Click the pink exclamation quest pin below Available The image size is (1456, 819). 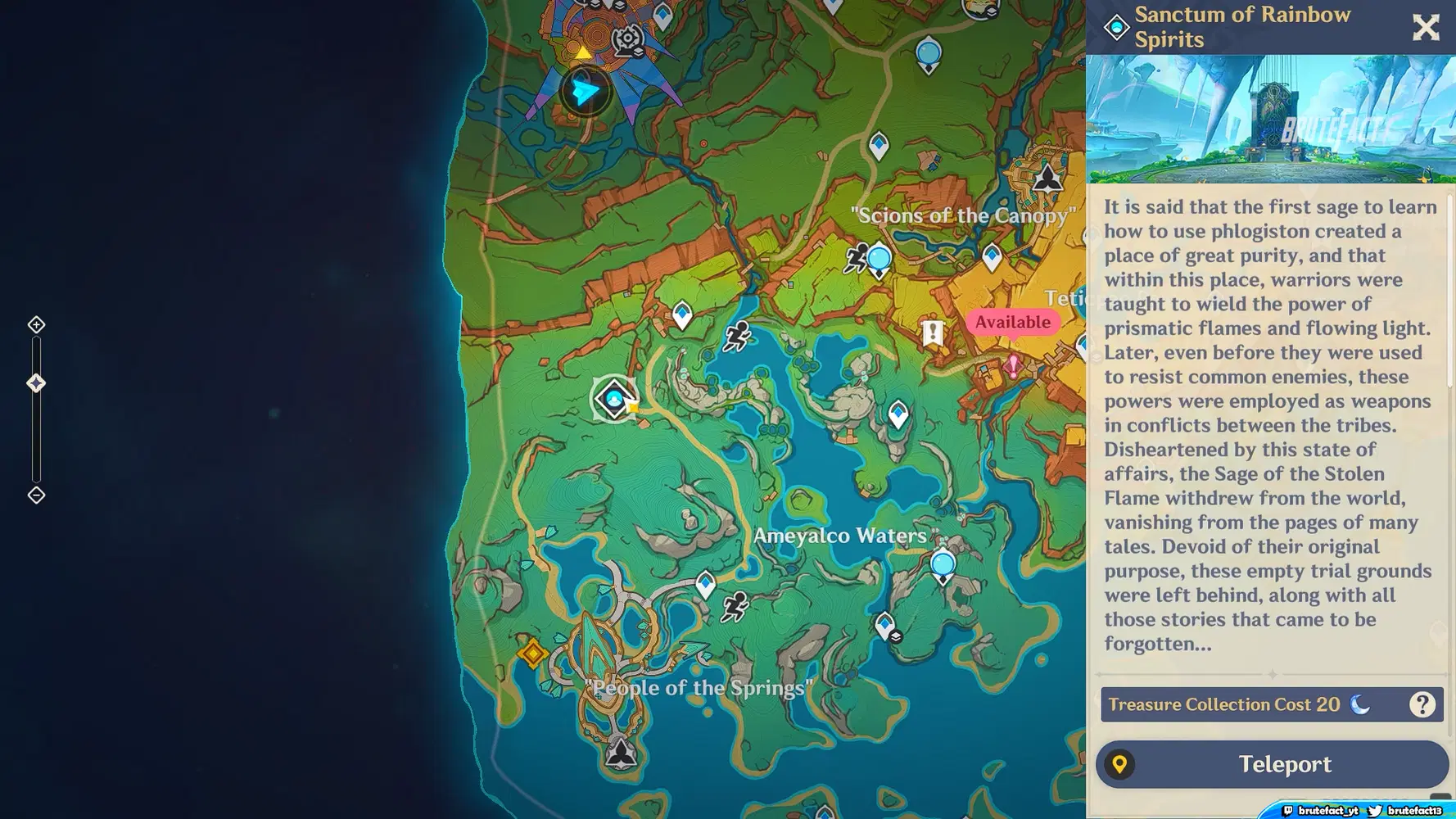click(x=1013, y=366)
